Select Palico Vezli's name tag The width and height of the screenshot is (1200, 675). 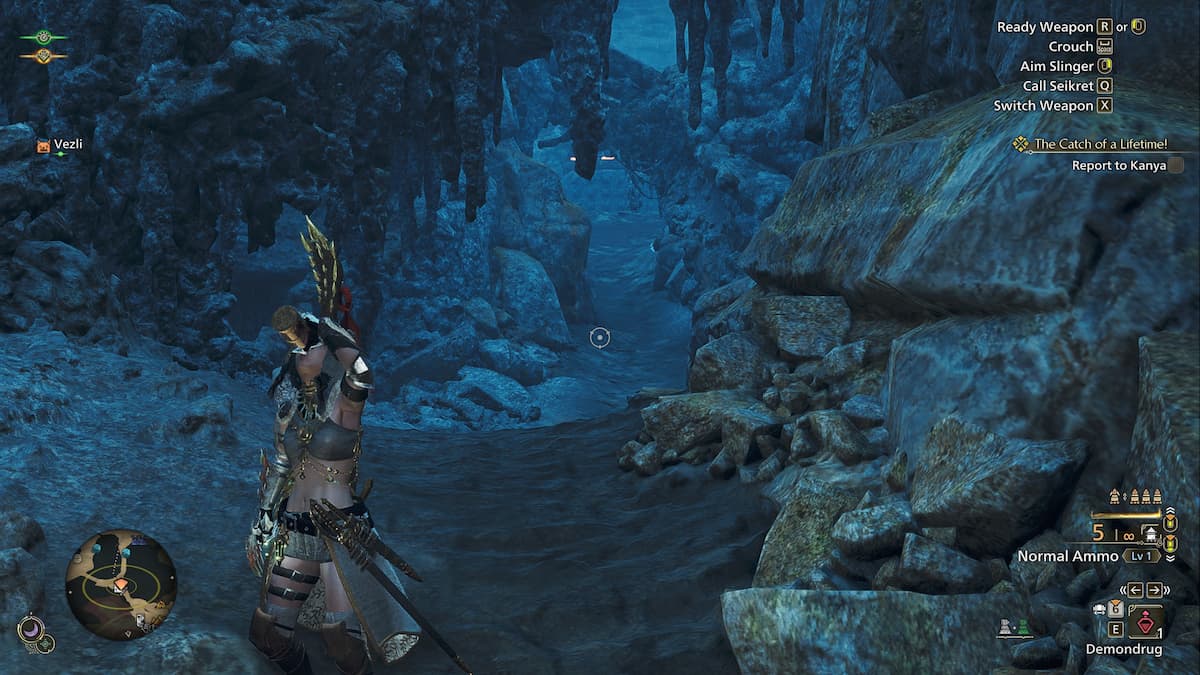[68, 145]
